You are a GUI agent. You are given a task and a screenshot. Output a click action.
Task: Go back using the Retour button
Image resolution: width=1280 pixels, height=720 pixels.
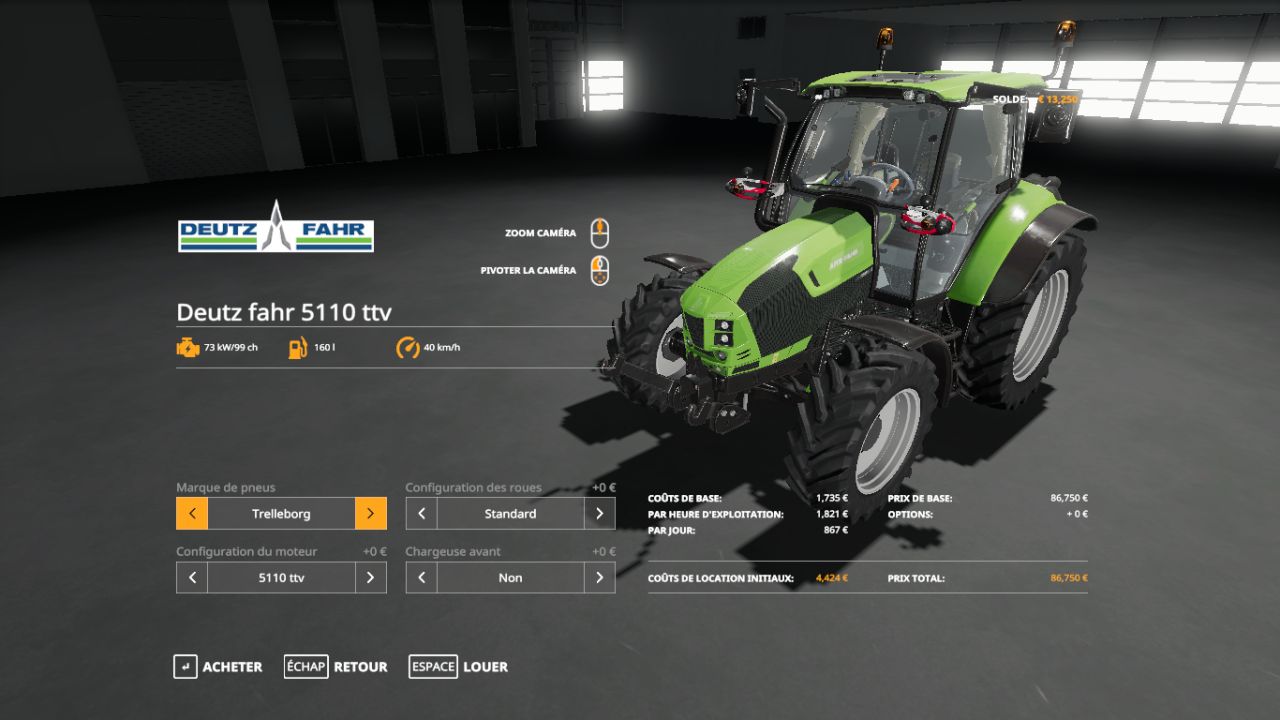(x=336, y=667)
